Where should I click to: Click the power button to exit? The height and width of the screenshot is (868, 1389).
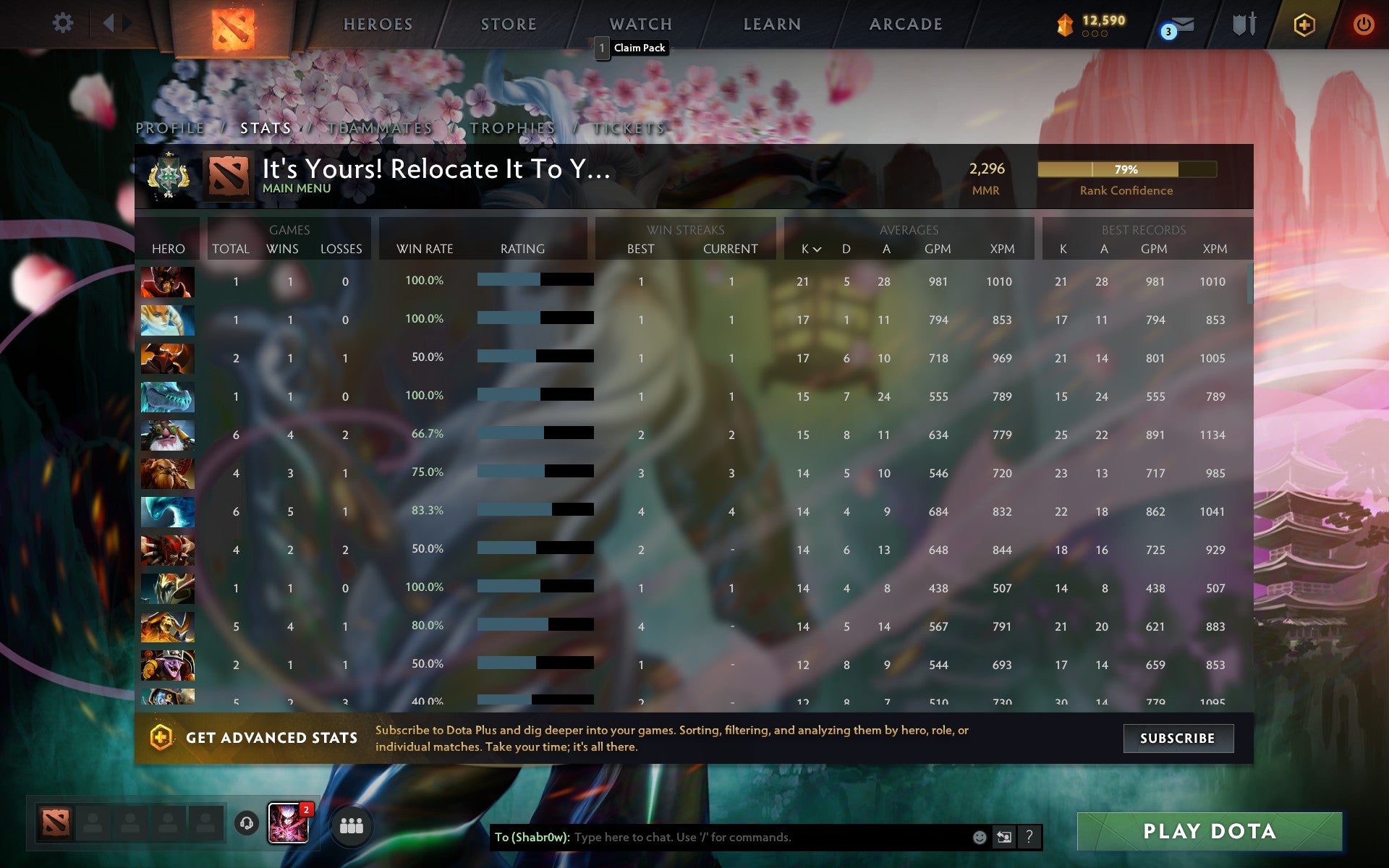pos(1363,23)
